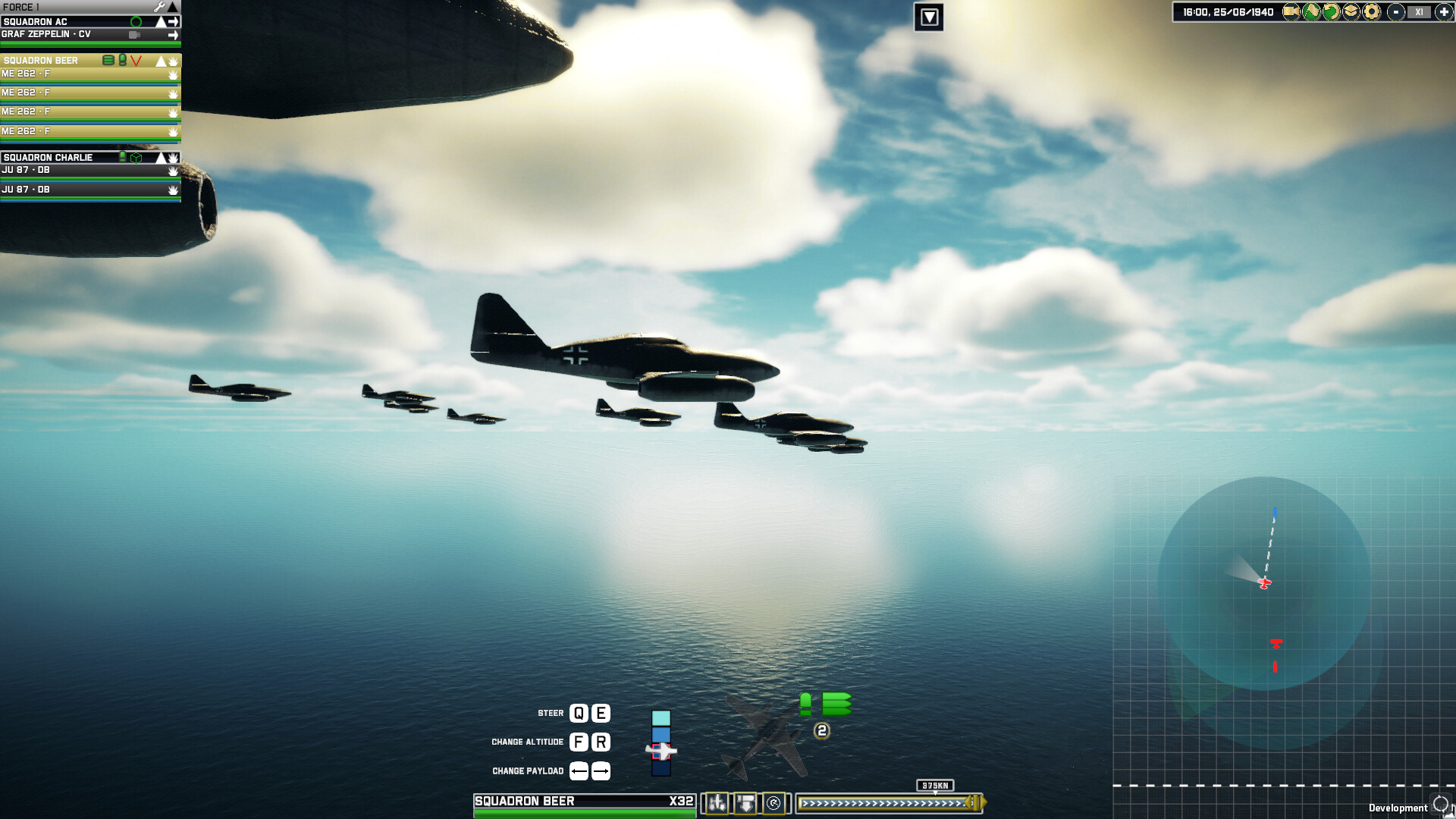Toggle the landing hand icon on Squadron Beer
1456x819 pixels.
(173, 61)
